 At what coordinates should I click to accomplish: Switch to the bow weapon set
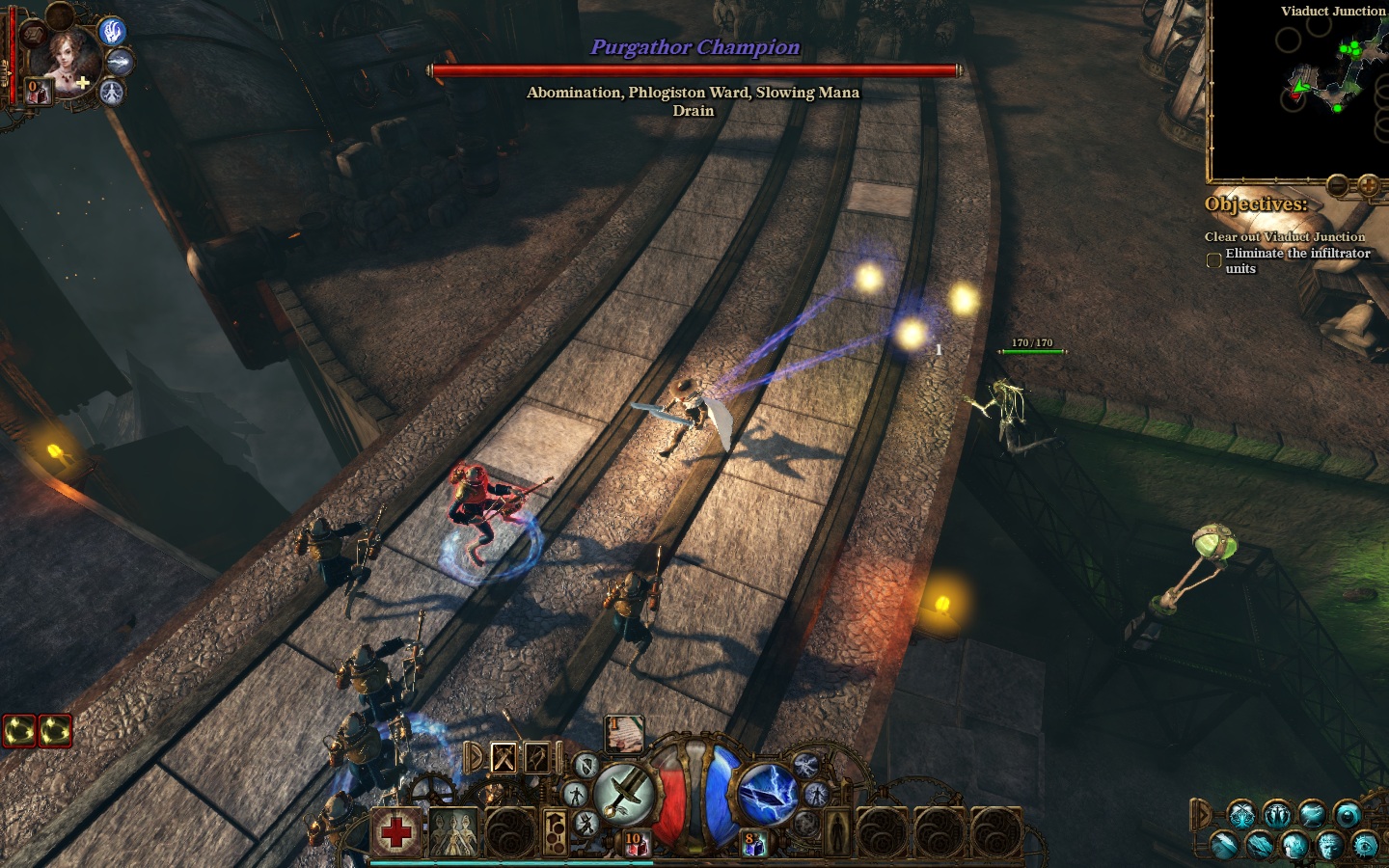click(536, 758)
